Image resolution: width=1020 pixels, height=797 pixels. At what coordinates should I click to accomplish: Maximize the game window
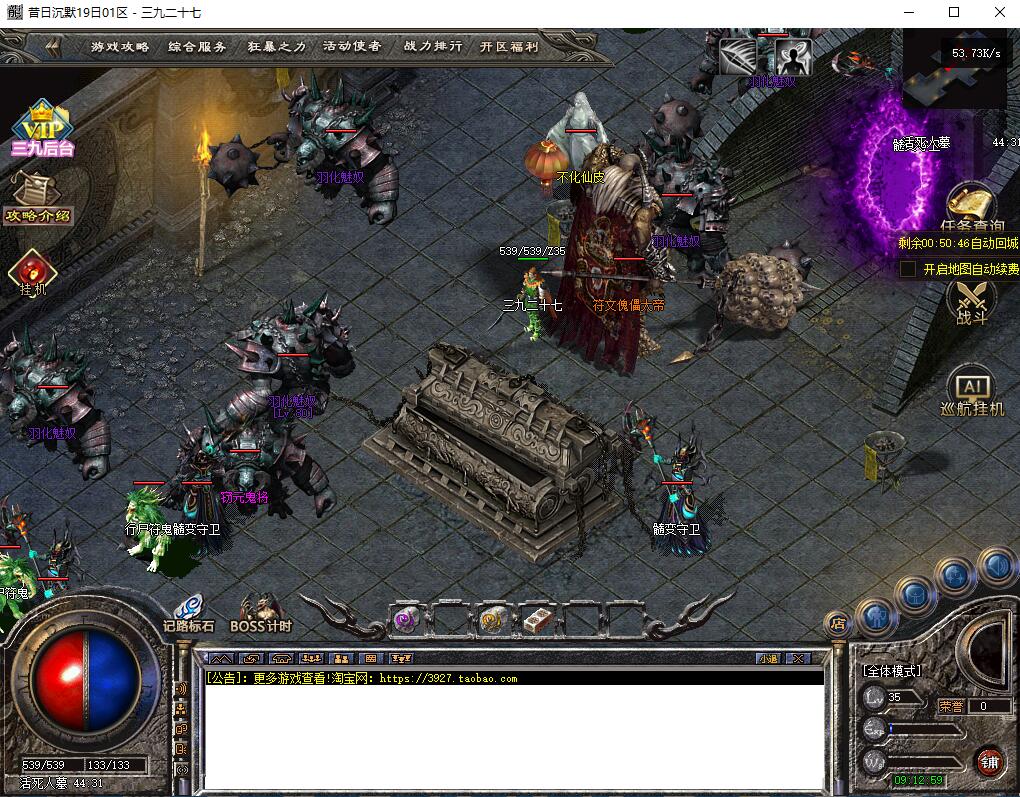(x=954, y=13)
